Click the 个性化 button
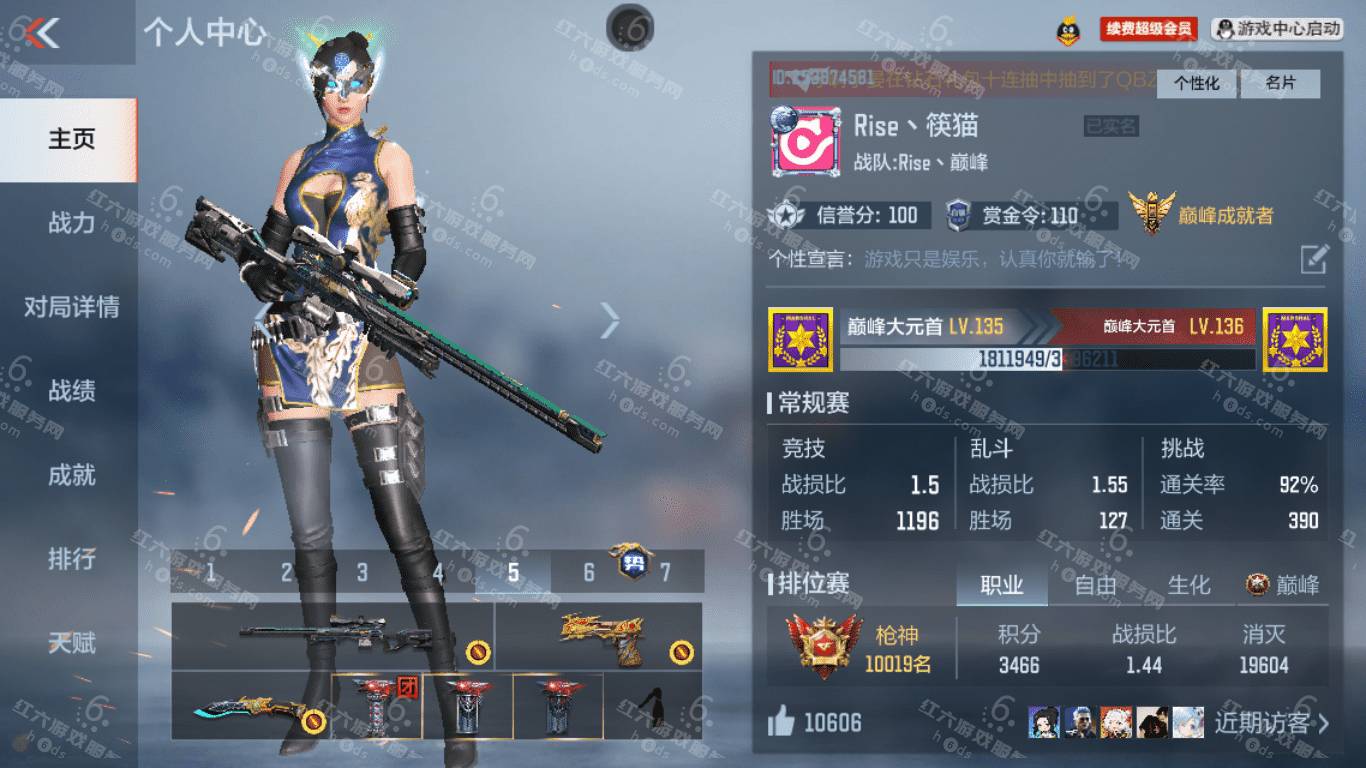This screenshot has height=768, width=1366. click(x=1196, y=84)
